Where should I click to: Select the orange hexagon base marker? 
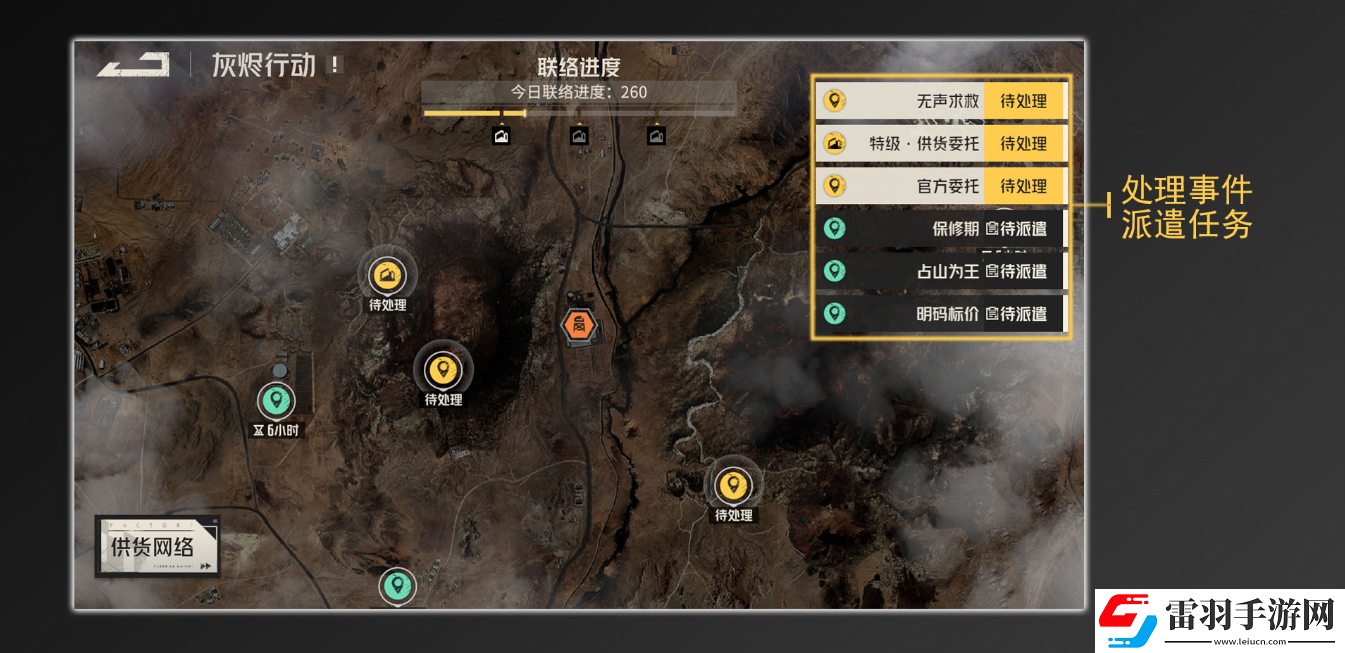(579, 324)
